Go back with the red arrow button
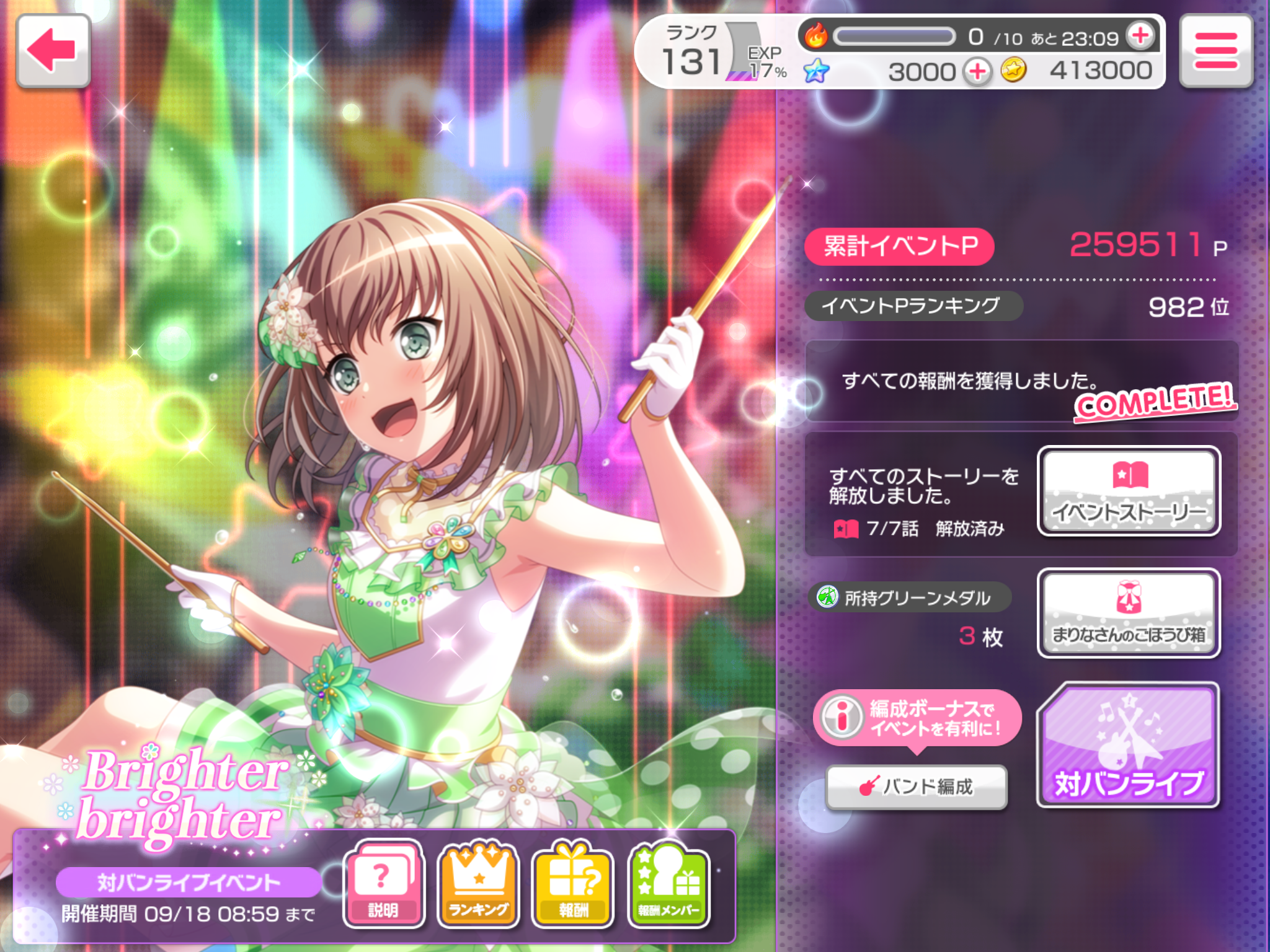Screen dimensions: 1270x952 pyautogui.click(x=53, y=51)
